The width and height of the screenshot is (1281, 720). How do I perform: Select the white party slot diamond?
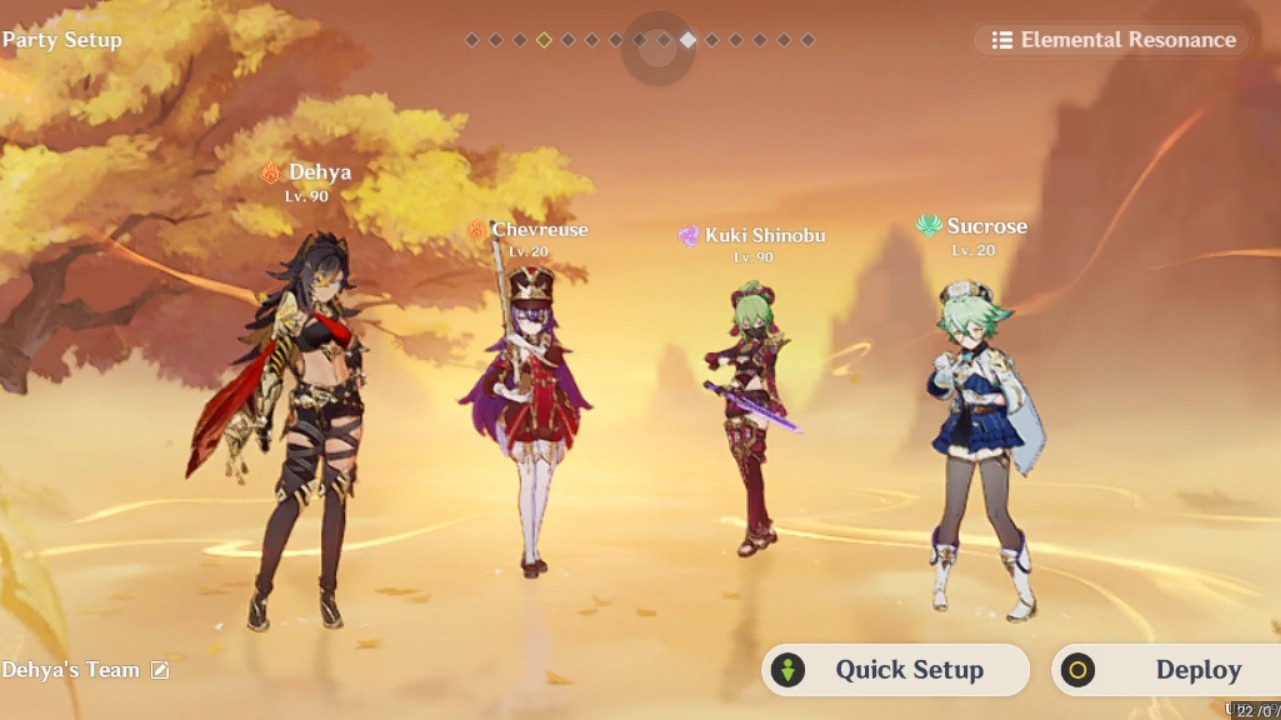(688, 41)
